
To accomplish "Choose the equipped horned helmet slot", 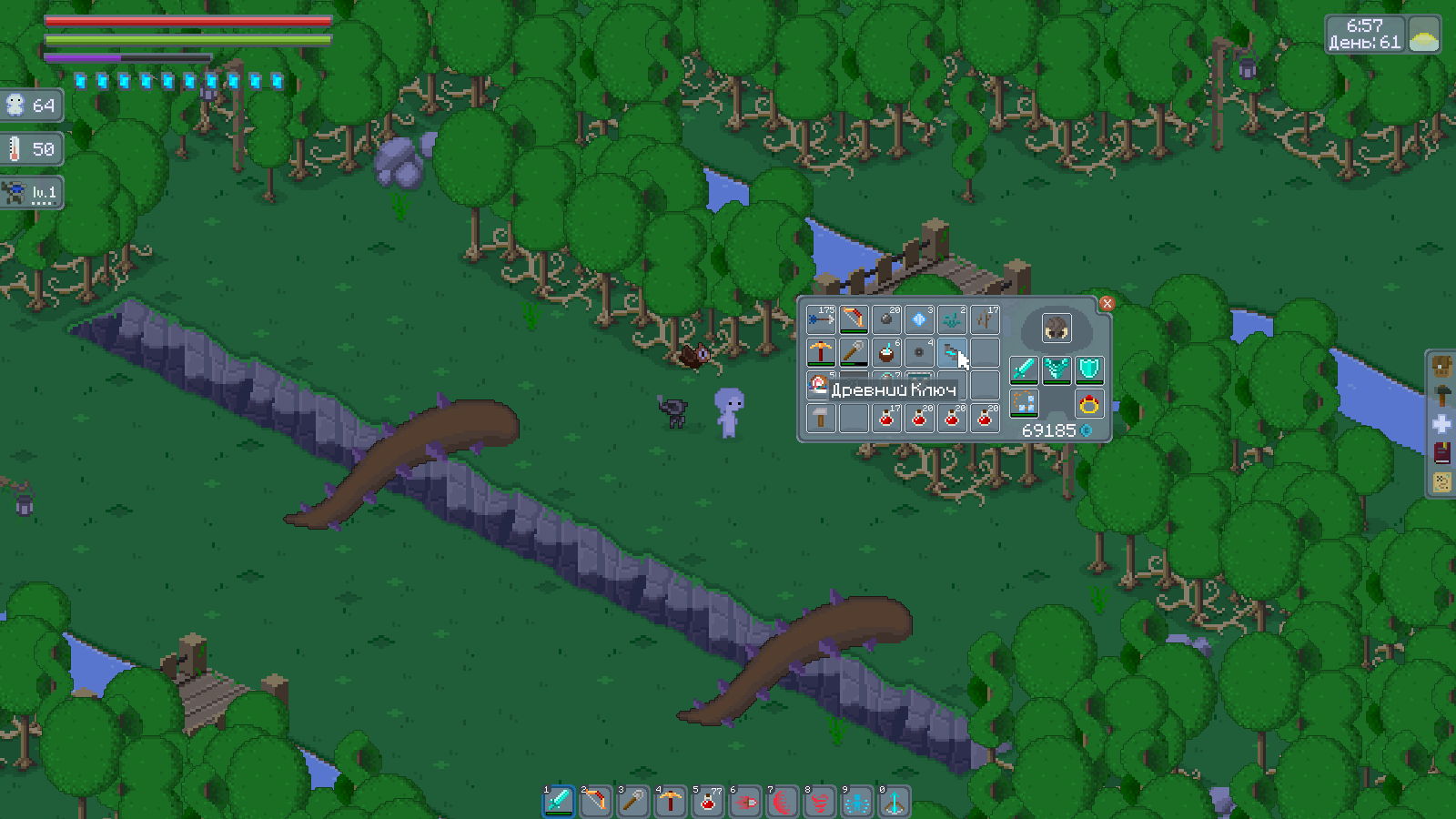I will pos(1056,329).
